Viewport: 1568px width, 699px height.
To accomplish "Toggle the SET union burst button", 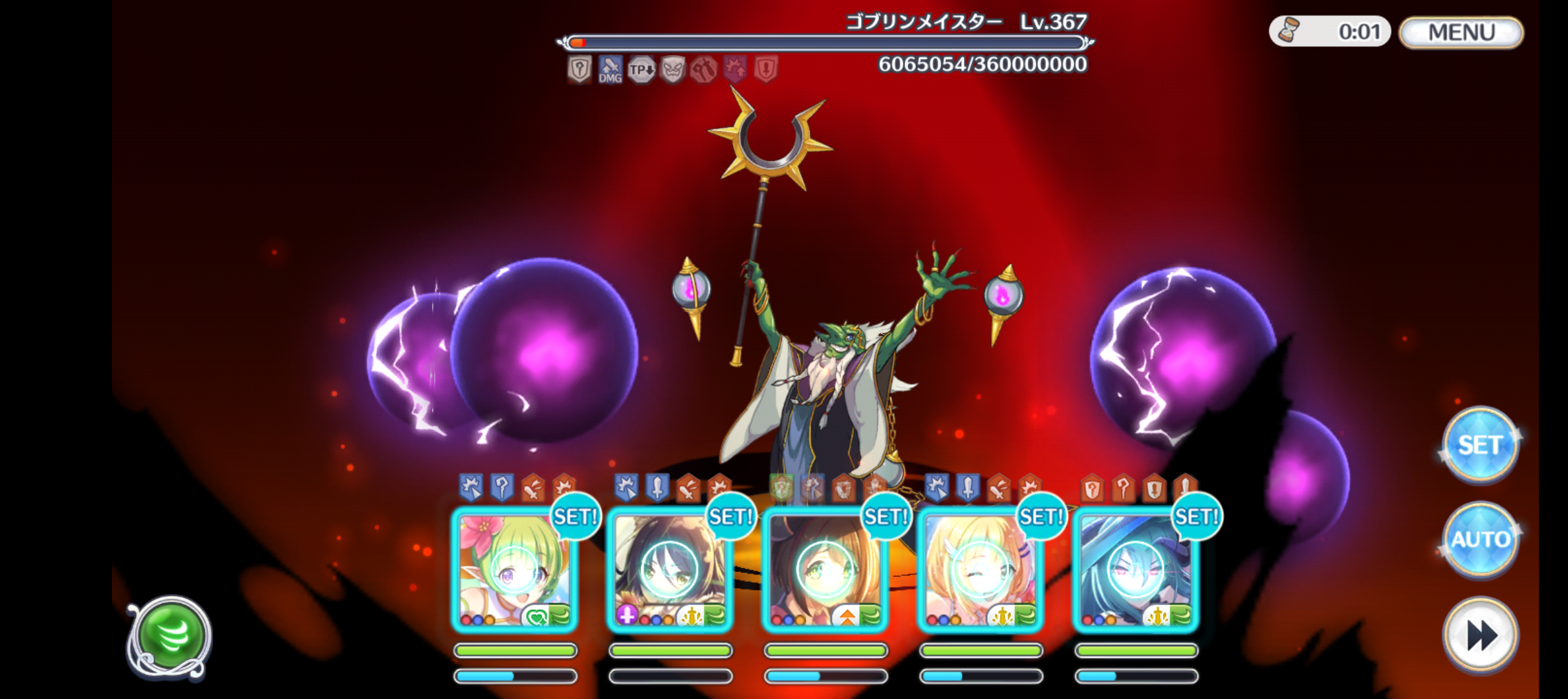I will 1479,445.
